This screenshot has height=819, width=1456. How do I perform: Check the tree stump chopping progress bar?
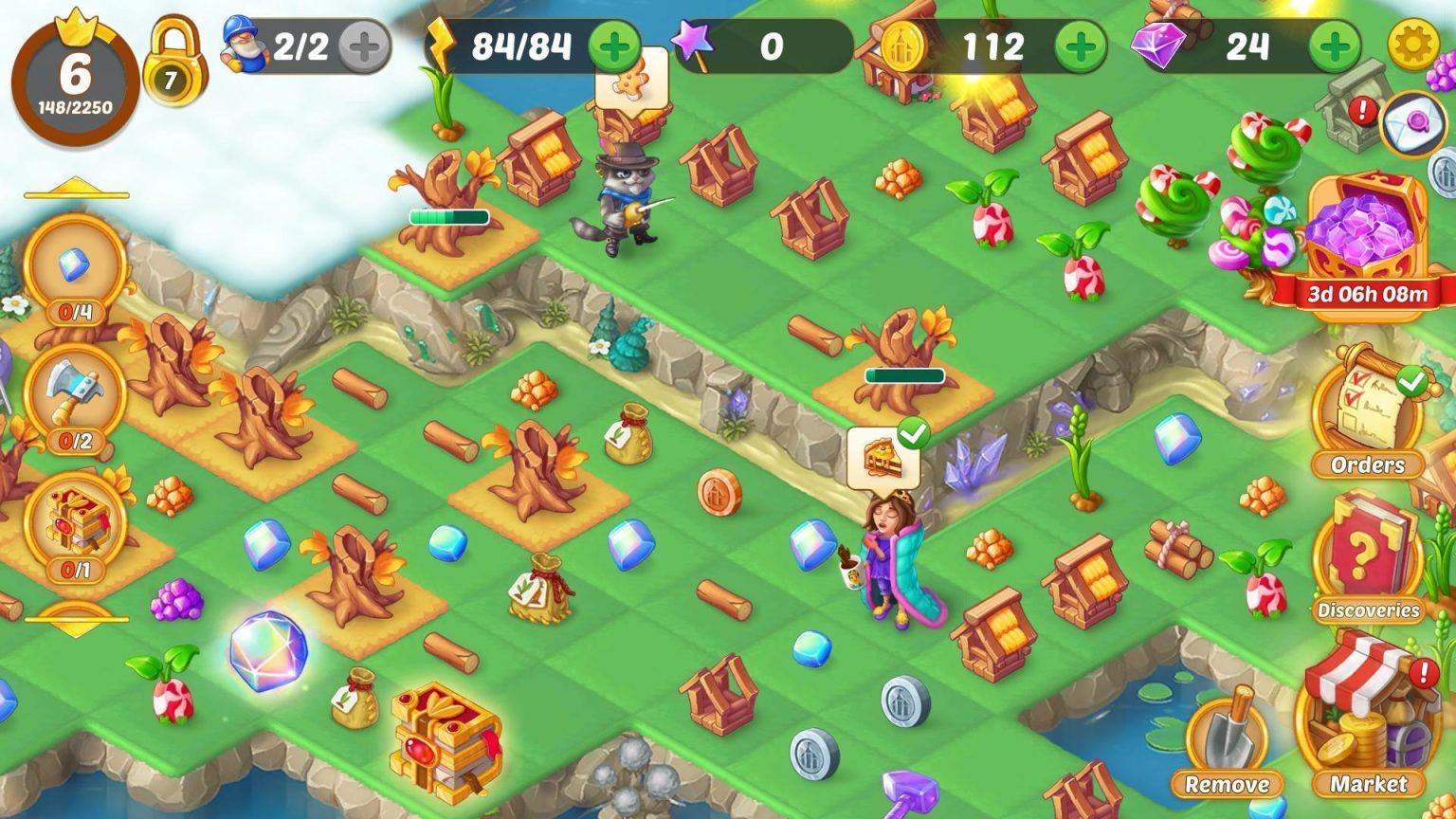click(448, 216)
